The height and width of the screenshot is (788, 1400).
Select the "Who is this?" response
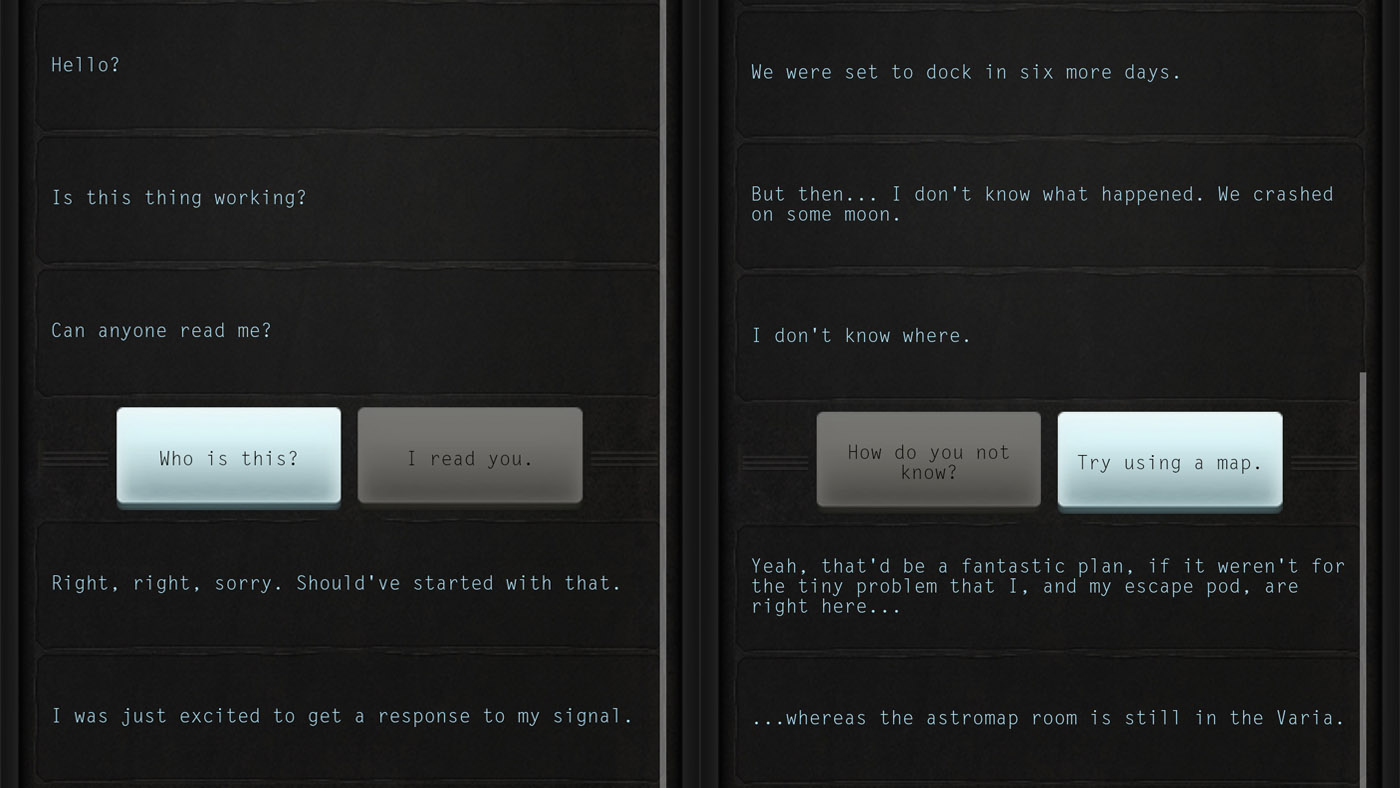[228, 458]
